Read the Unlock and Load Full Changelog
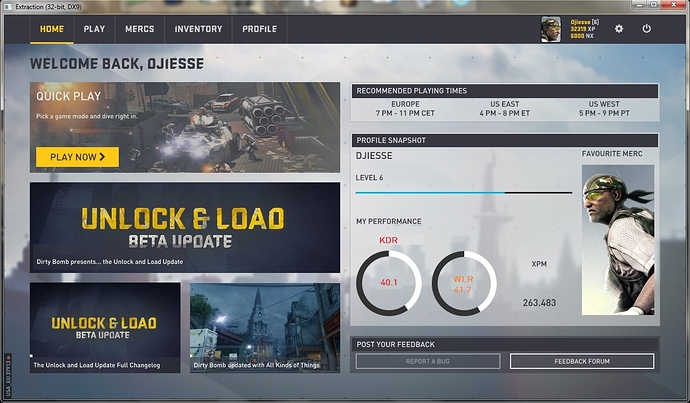The height and width of the screenshot is (403, 690). tap(105, 327)
